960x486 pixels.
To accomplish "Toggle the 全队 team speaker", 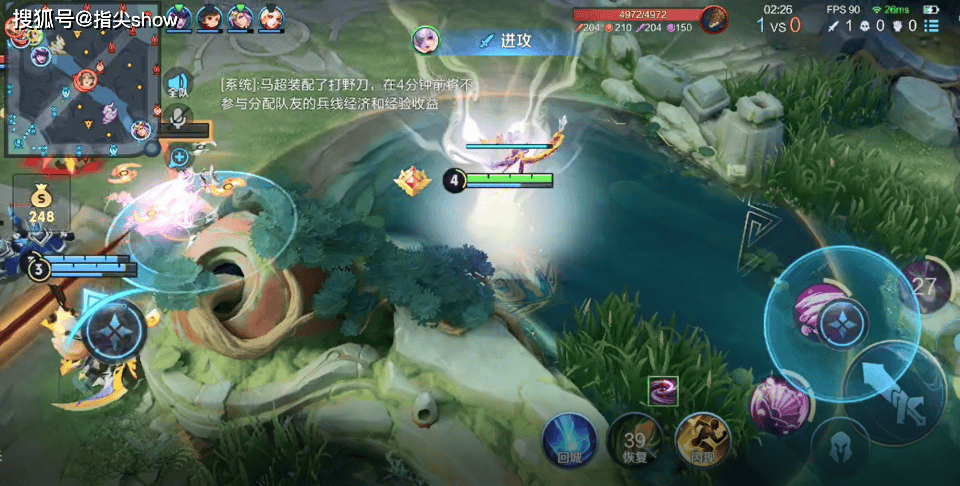I will click(178, 84).
